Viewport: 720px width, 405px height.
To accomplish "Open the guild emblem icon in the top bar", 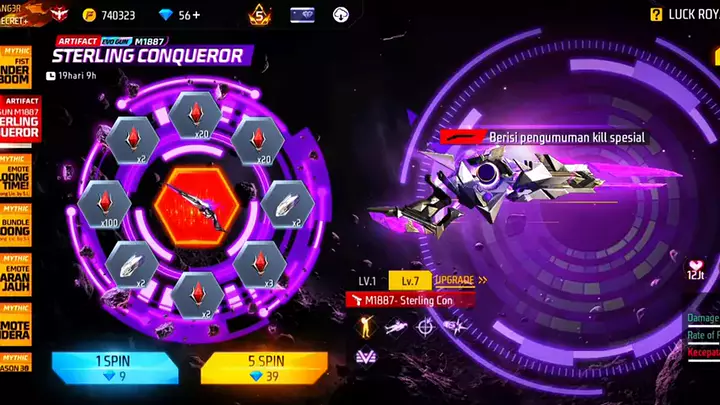I will pos(58,14).
